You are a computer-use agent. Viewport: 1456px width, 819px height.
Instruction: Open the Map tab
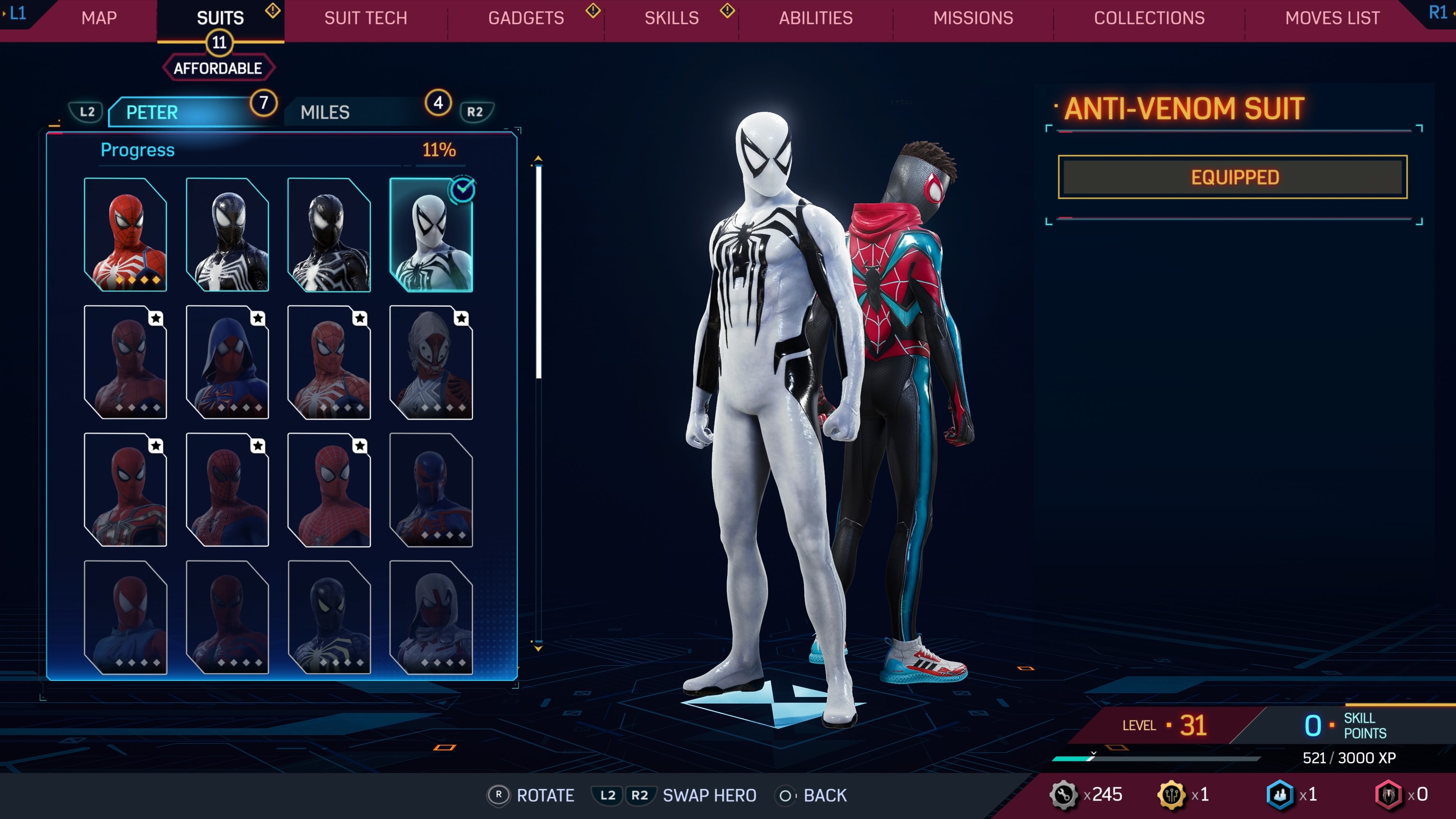click(x=99, y=18)
